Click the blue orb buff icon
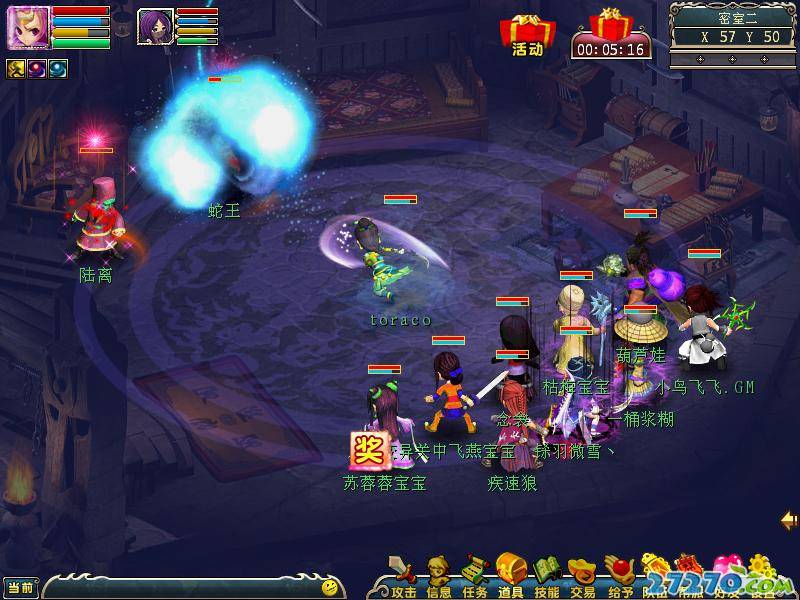Screen dimensions: 800x600 click(58, 68)
